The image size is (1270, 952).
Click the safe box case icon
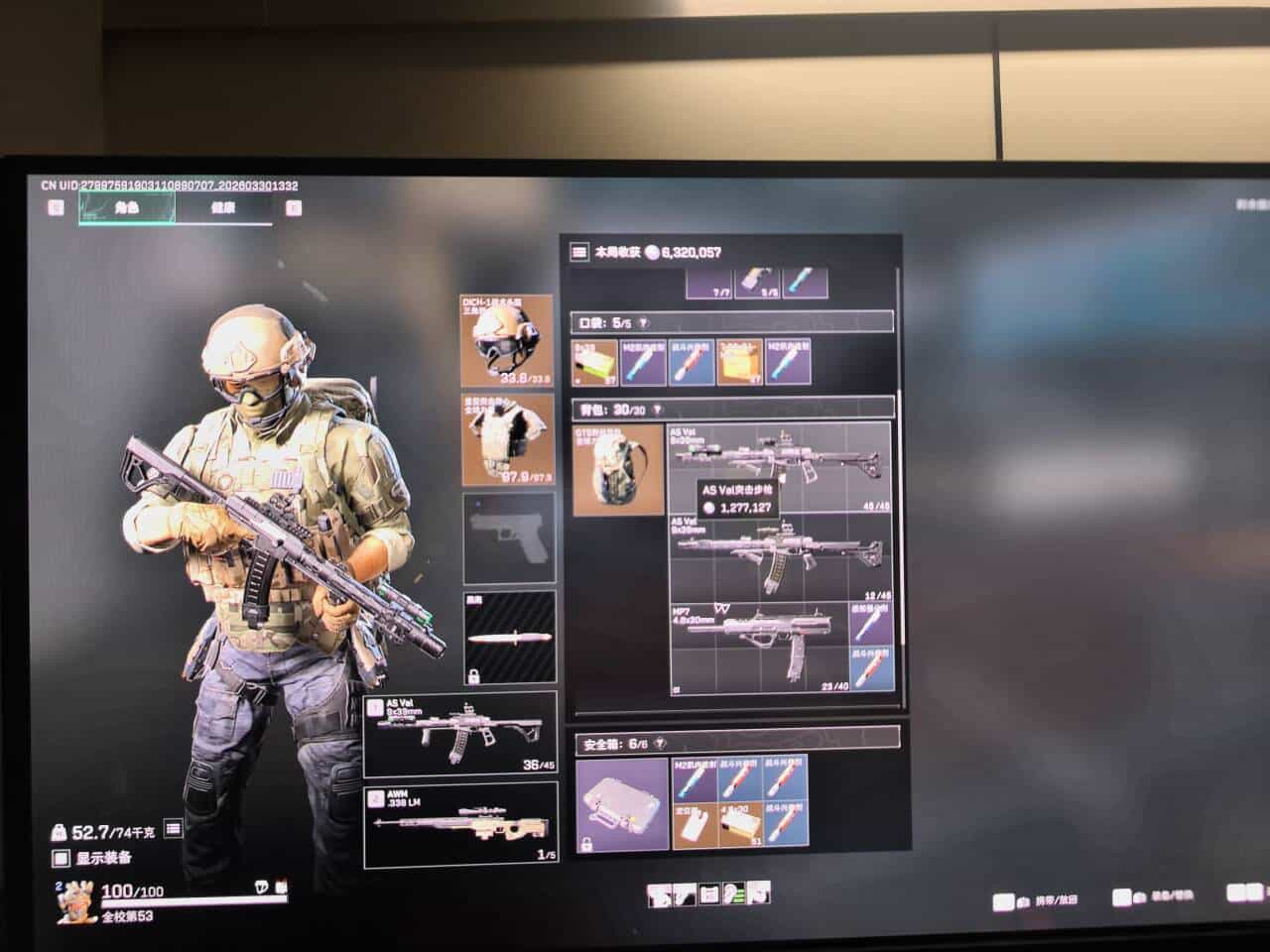coord(622,804)
